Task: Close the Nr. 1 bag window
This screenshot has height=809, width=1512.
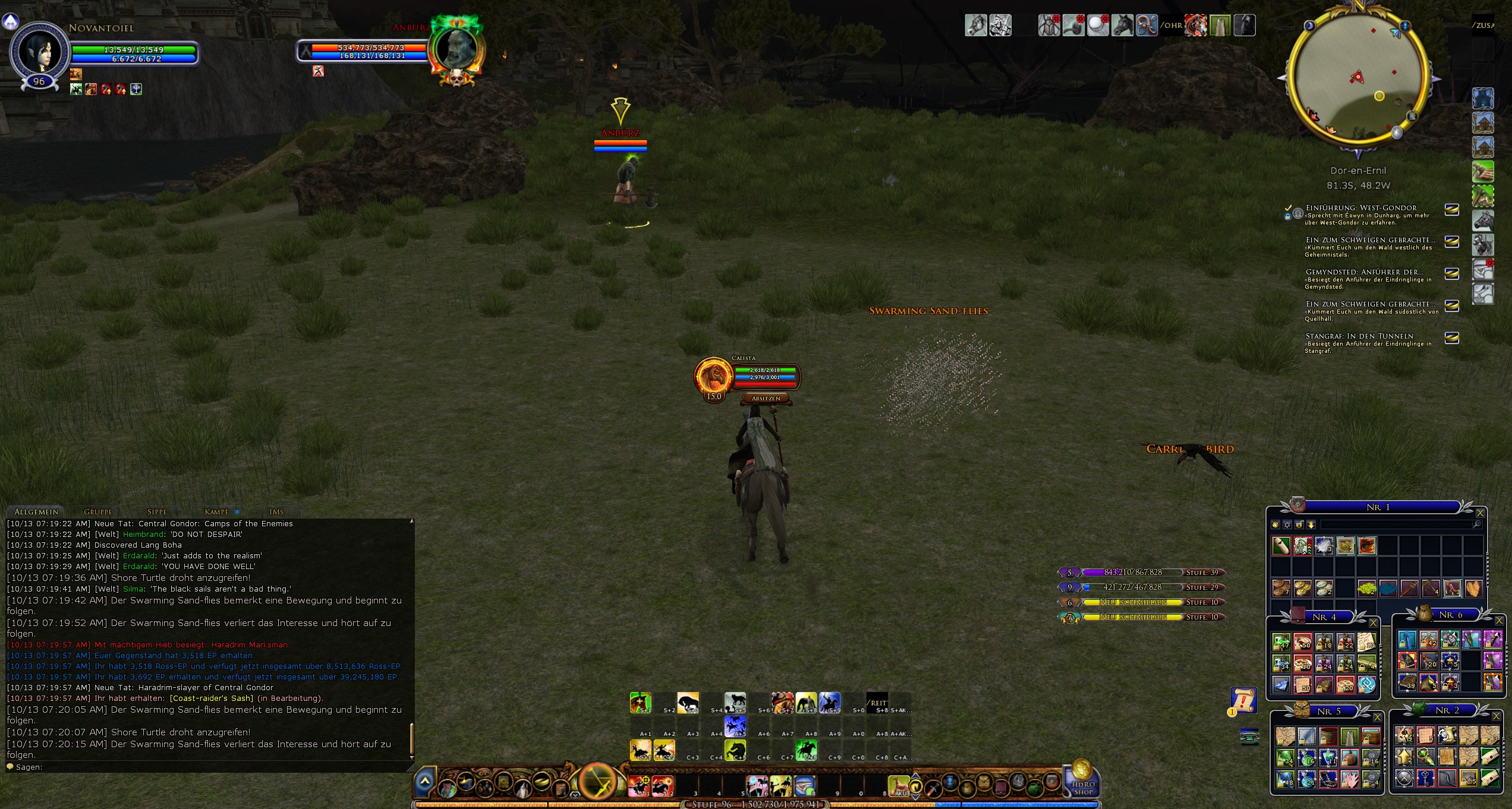Action: tap(1480, 513)
